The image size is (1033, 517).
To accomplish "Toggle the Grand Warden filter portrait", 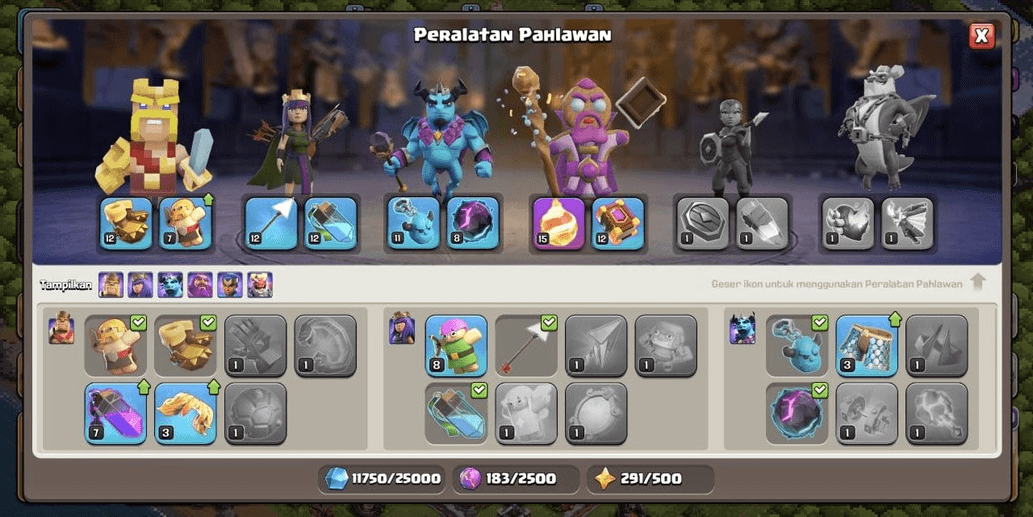I will click(x=200, y=285).
